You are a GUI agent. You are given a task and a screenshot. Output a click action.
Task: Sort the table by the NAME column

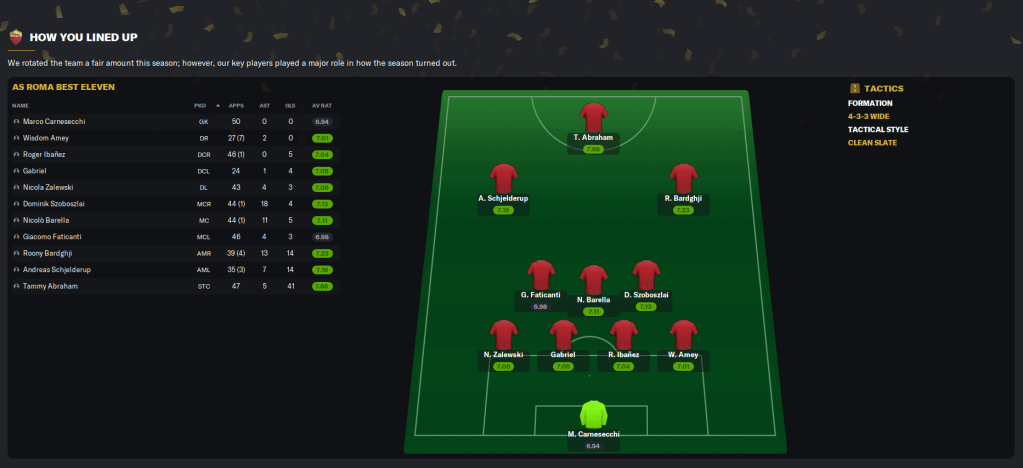(21, 105)
